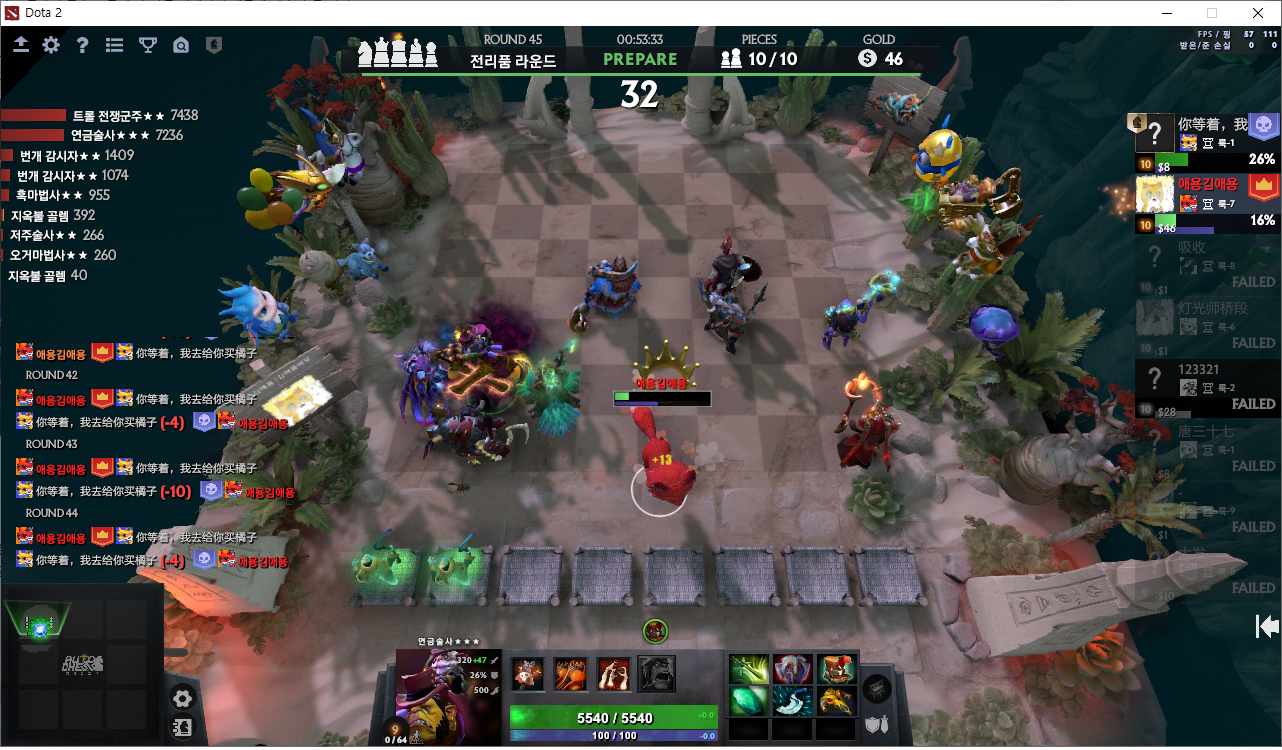Open the house with magnifier icon
The height and width of the screenshot is (750, 1282).
click(181, 45)
